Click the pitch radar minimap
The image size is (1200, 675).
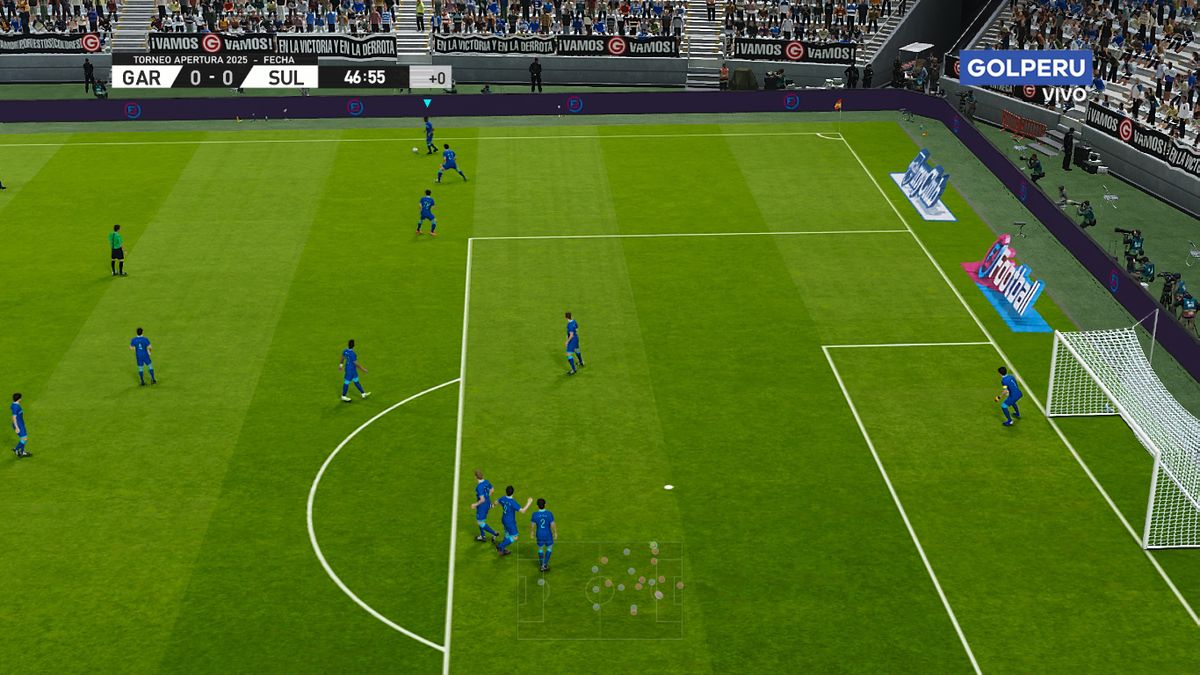coord(600,590)
